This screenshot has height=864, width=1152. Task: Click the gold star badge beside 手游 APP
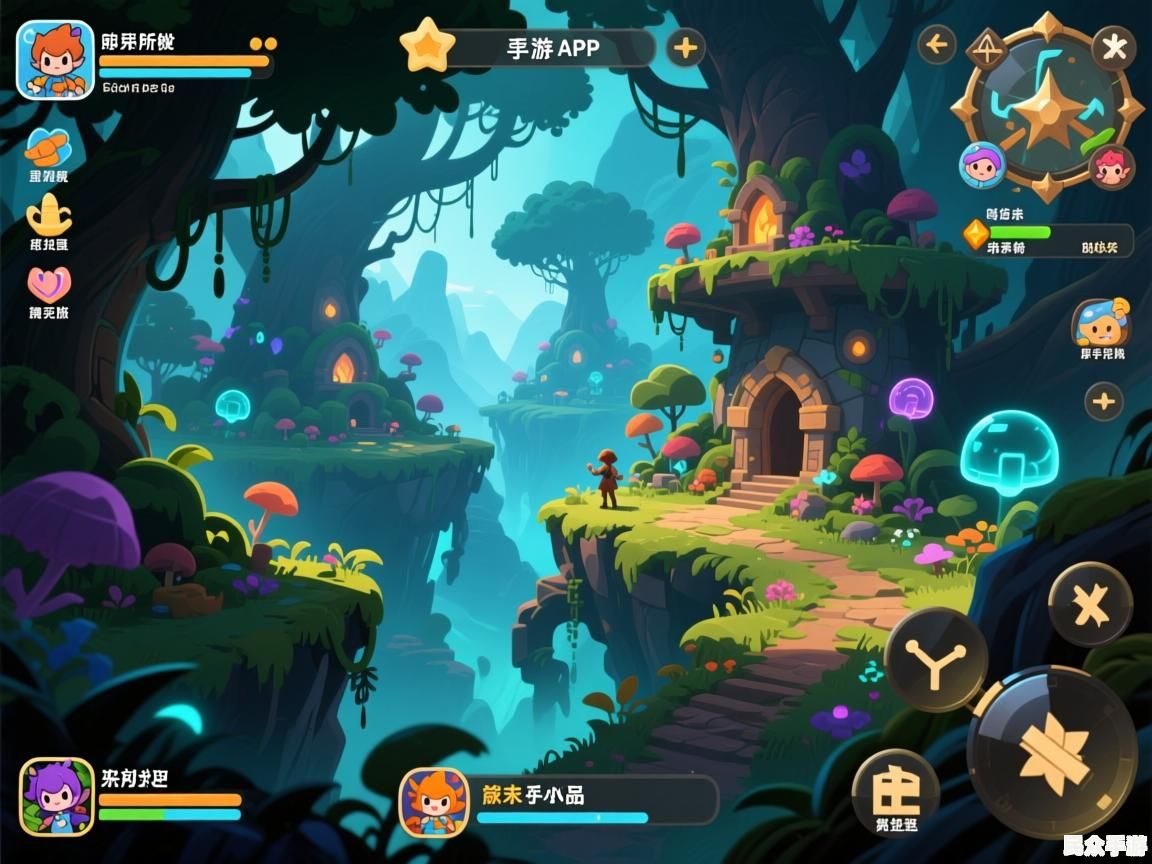coord(427,46)
